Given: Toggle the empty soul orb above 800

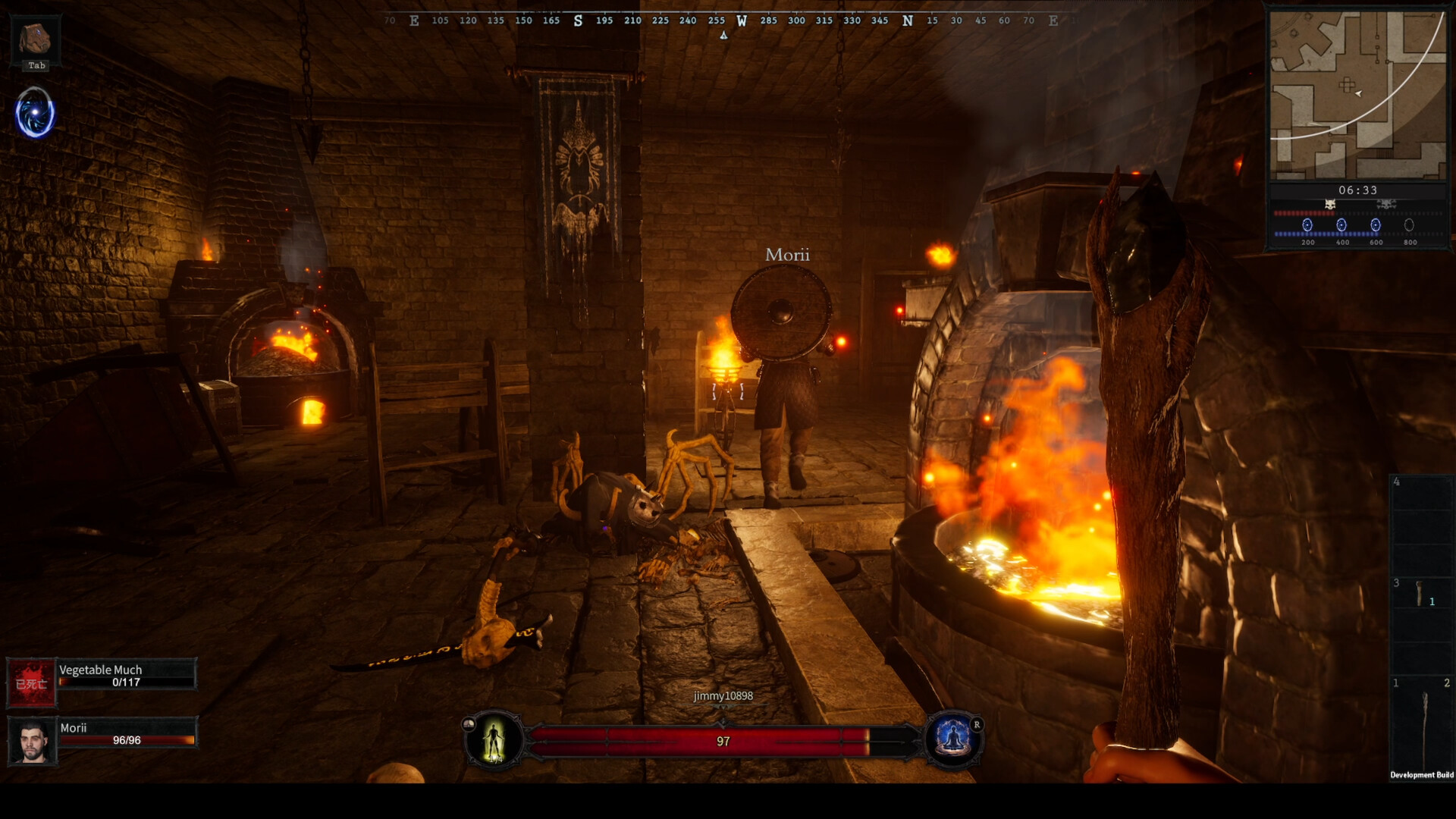Looking at the screenshot, I should (1409, 224).
